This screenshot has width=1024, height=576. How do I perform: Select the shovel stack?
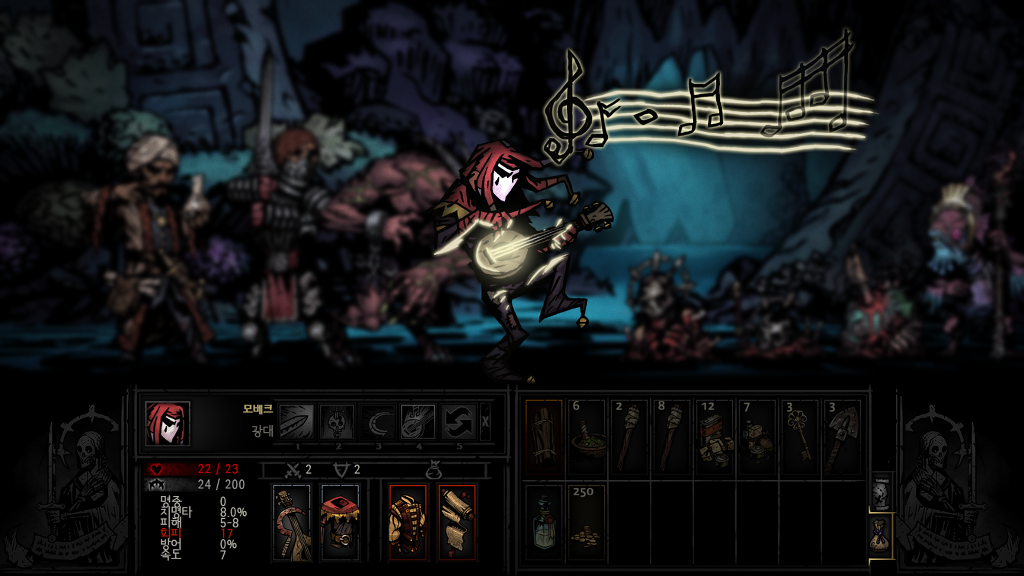[842, 437]
